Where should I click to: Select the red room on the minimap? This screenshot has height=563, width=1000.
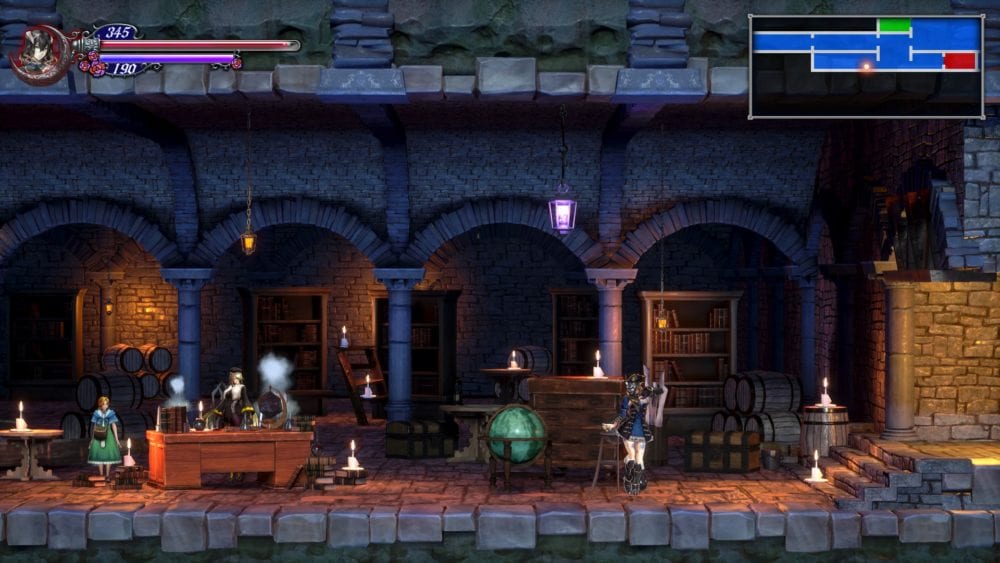click(959, 61)
